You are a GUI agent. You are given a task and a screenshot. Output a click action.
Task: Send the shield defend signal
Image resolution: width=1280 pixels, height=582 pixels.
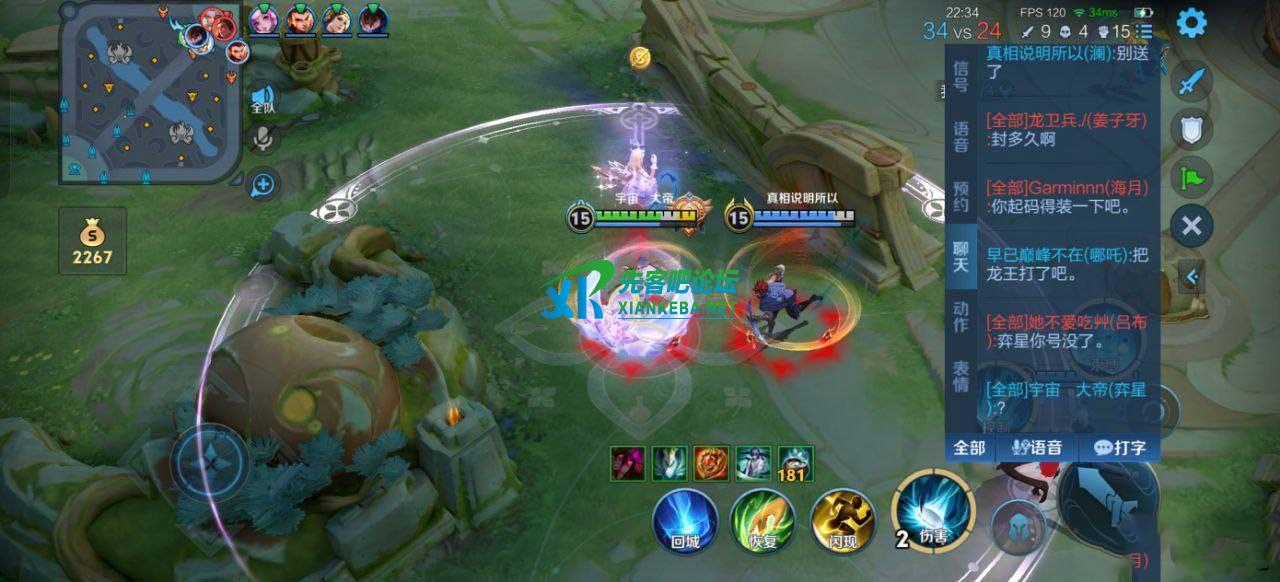pyautogui.click(x=1191, y=129)
